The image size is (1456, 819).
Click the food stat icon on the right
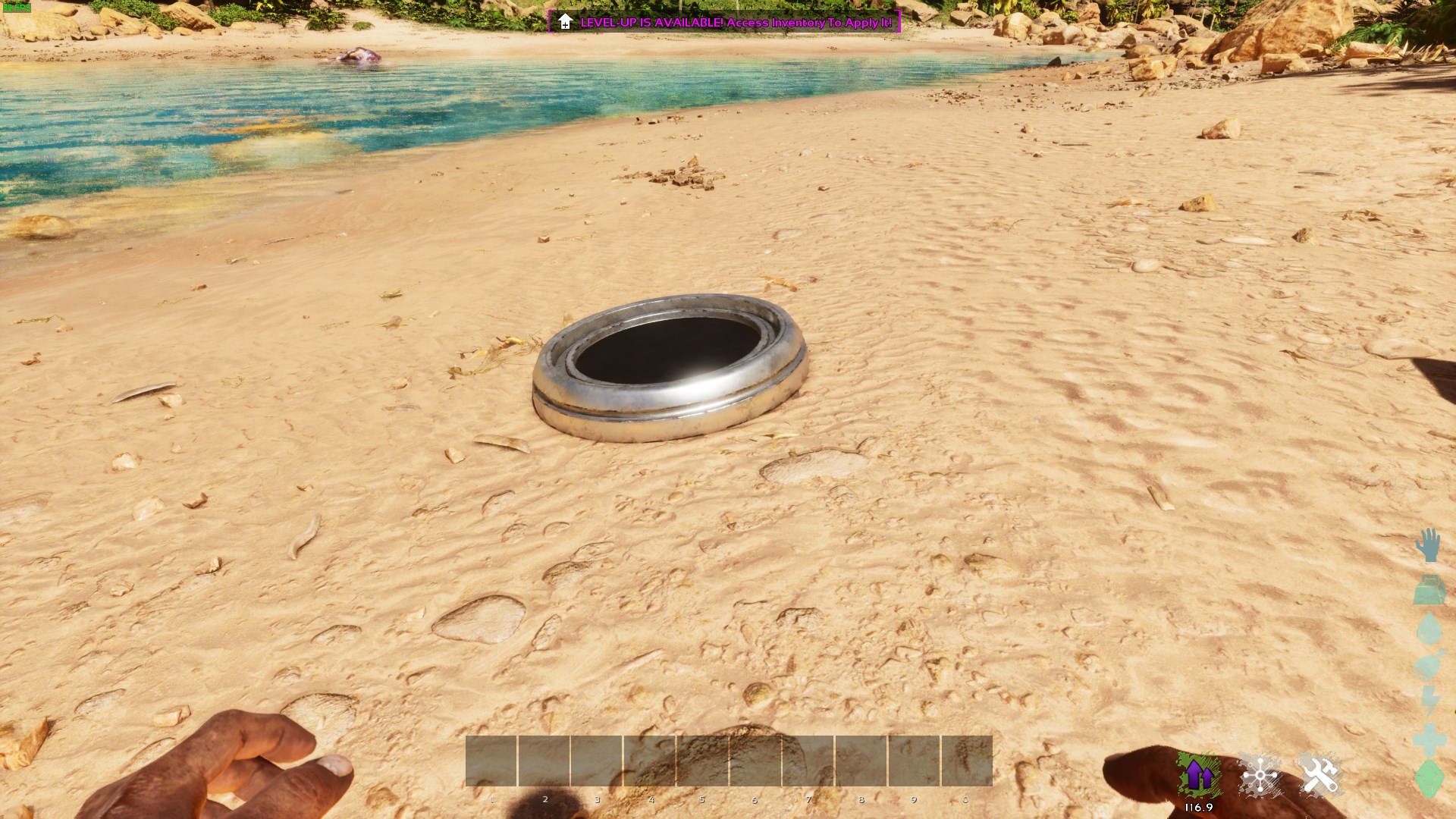(x=1428, y=662)
